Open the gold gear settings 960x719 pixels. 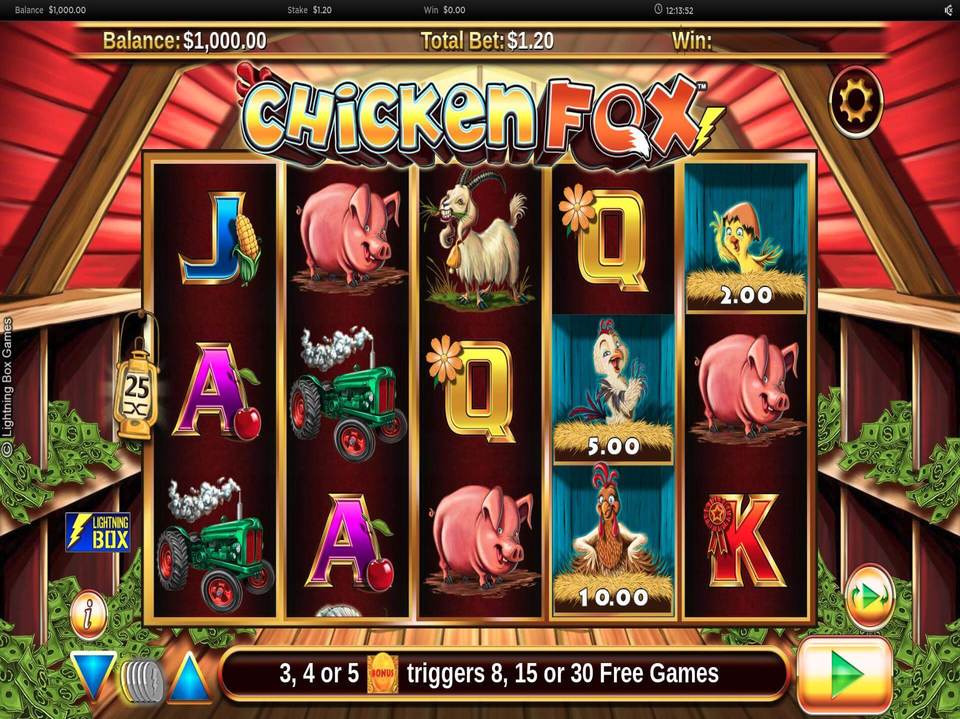point(857,100)
